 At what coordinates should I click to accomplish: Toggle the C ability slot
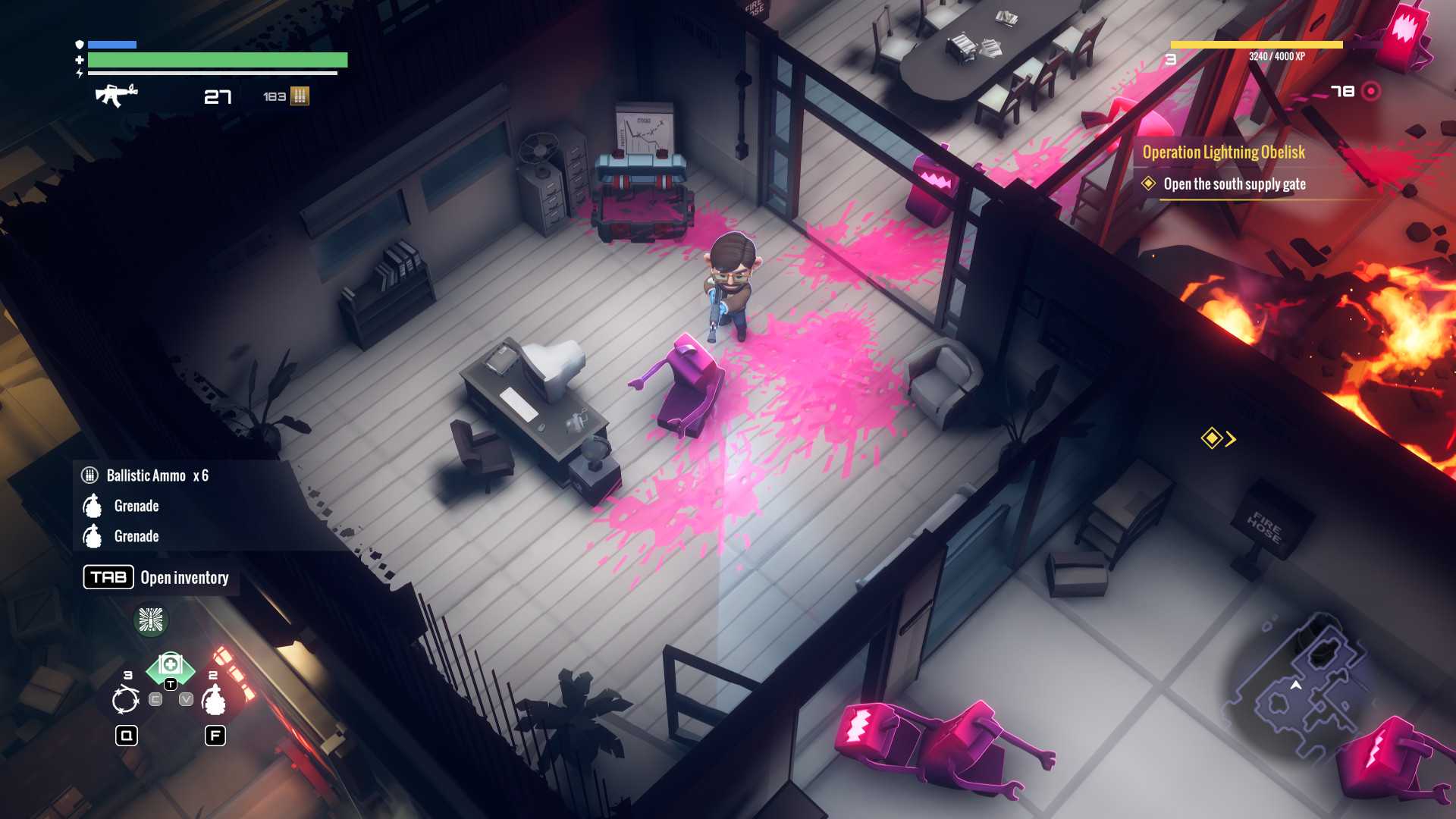click(155, 699)
